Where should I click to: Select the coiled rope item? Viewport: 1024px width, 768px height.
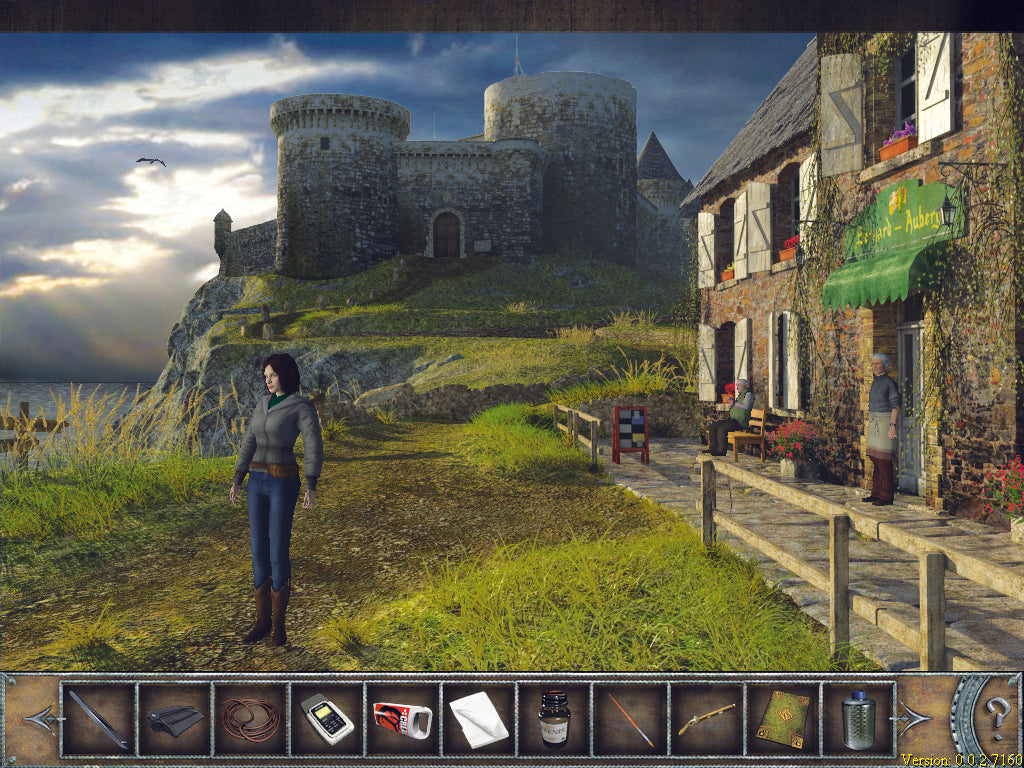(x=250, y=719)
